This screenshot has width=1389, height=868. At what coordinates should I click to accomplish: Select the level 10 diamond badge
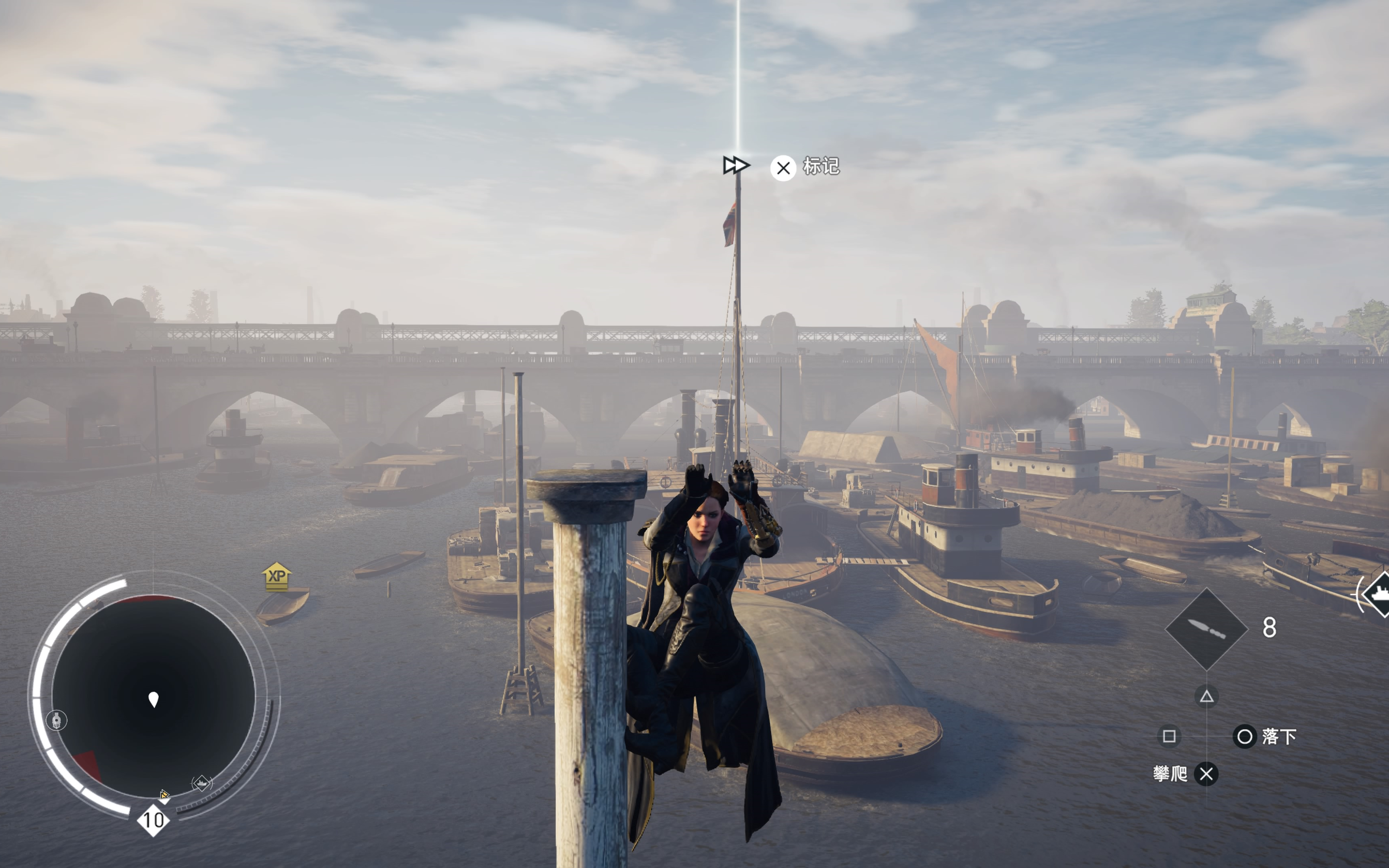(x=153, y=820)
